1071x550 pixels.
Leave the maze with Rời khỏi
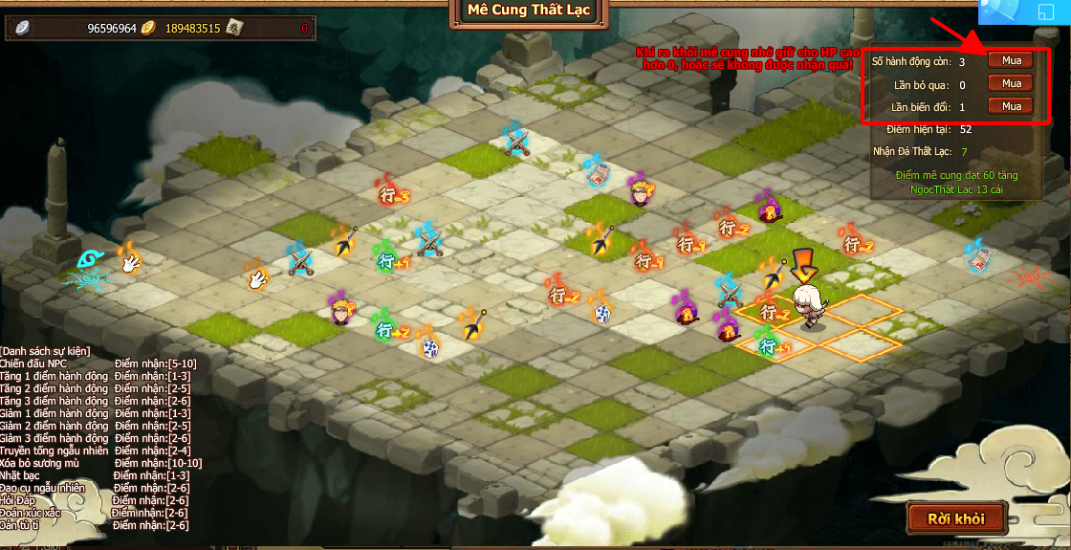954,518
